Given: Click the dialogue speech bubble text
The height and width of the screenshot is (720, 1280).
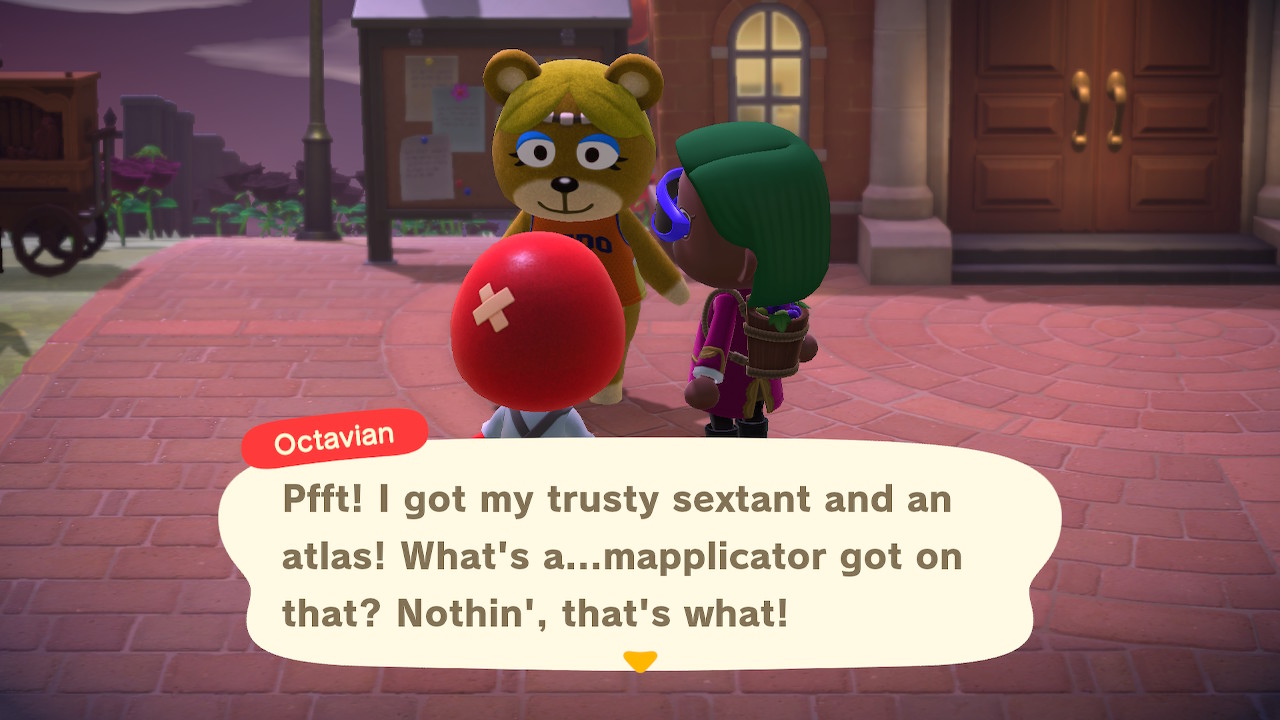Looking at the screenshot, I should 620,557.
